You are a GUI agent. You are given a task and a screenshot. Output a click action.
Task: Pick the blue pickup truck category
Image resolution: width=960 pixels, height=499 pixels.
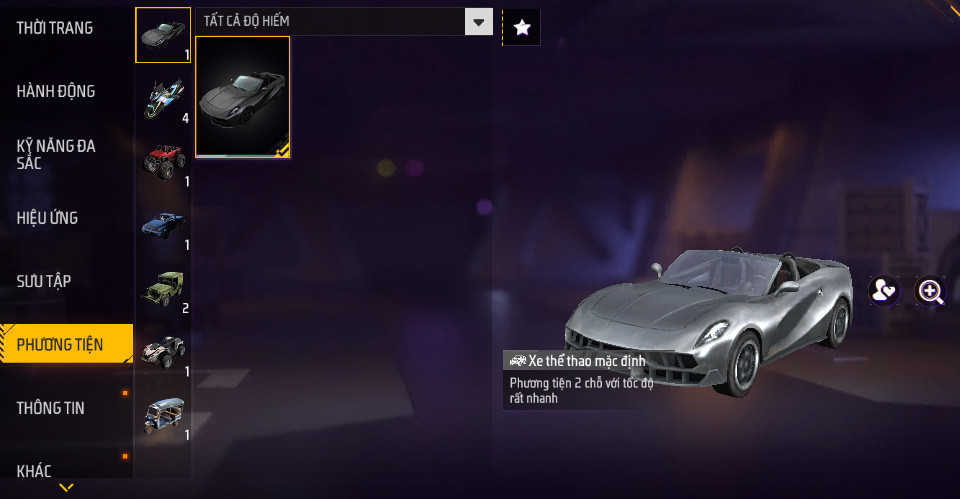(163, 225)
